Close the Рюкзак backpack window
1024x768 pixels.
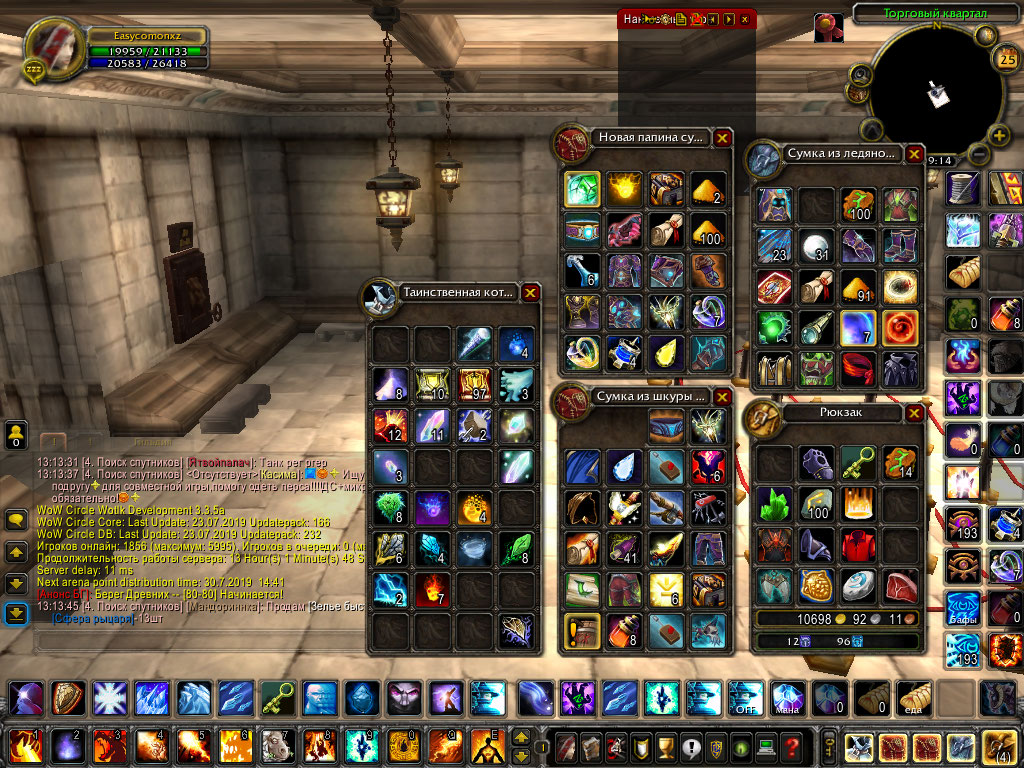pyautogui.click(x=914, y=413)
